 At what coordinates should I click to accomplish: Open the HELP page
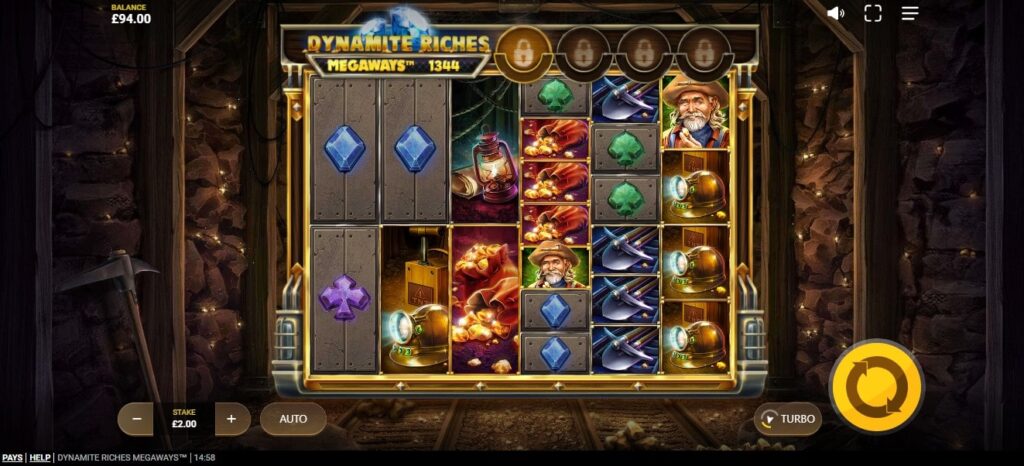tap(40, 458)
